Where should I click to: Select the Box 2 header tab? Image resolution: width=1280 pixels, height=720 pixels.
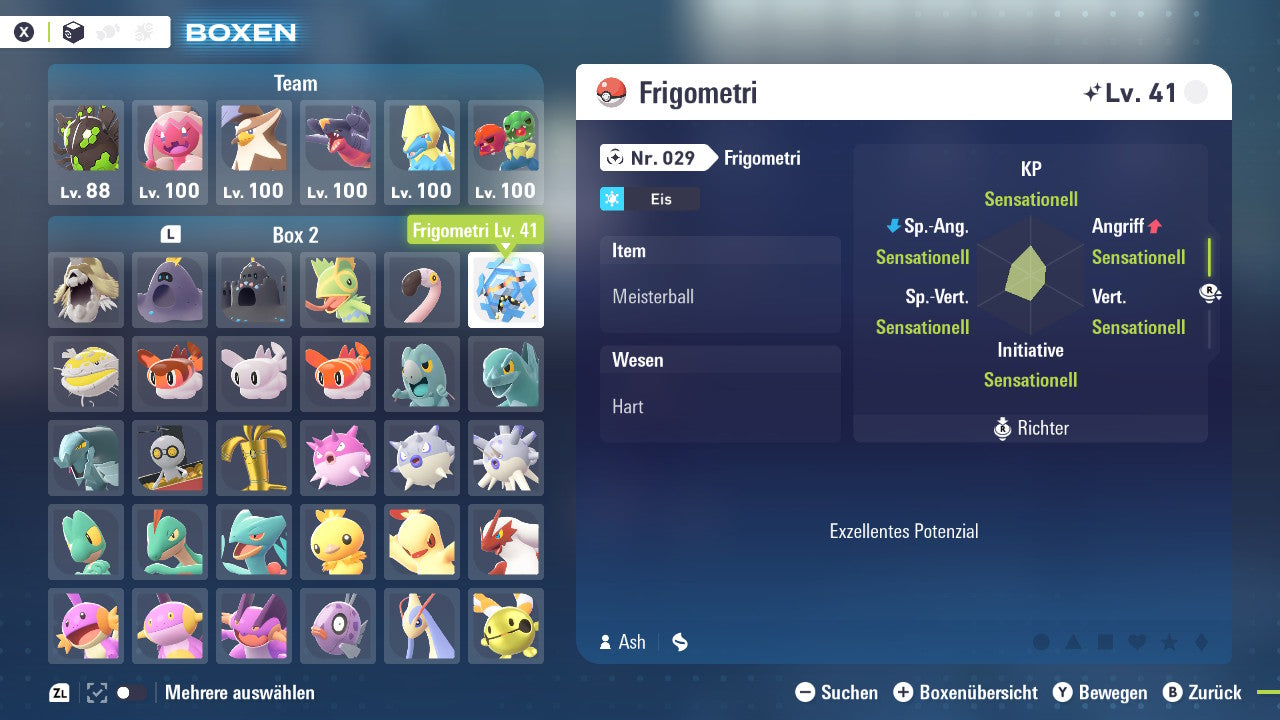(x=295, y=234)
